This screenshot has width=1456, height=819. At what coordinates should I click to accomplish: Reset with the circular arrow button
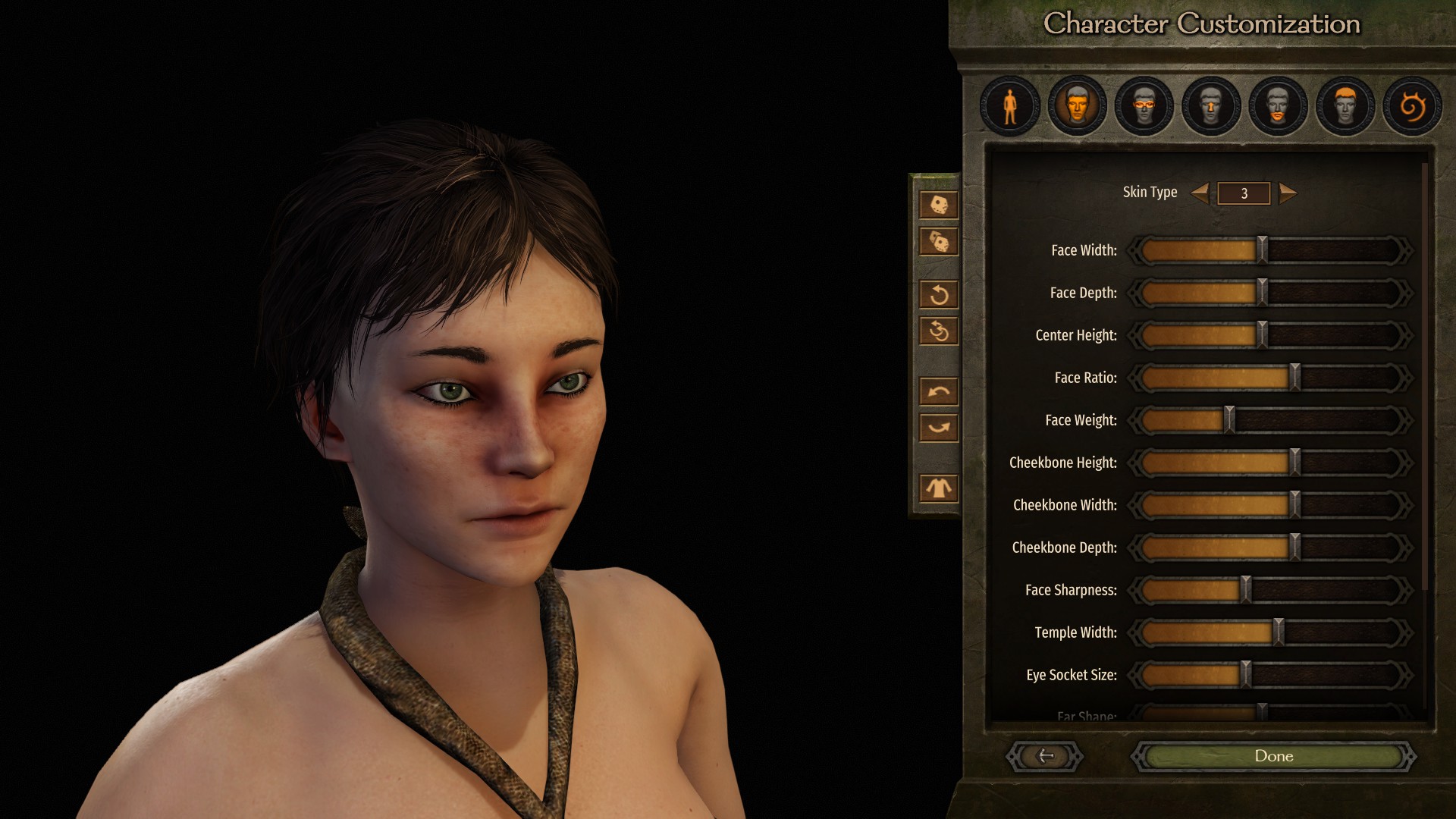(x=939, y=294)
